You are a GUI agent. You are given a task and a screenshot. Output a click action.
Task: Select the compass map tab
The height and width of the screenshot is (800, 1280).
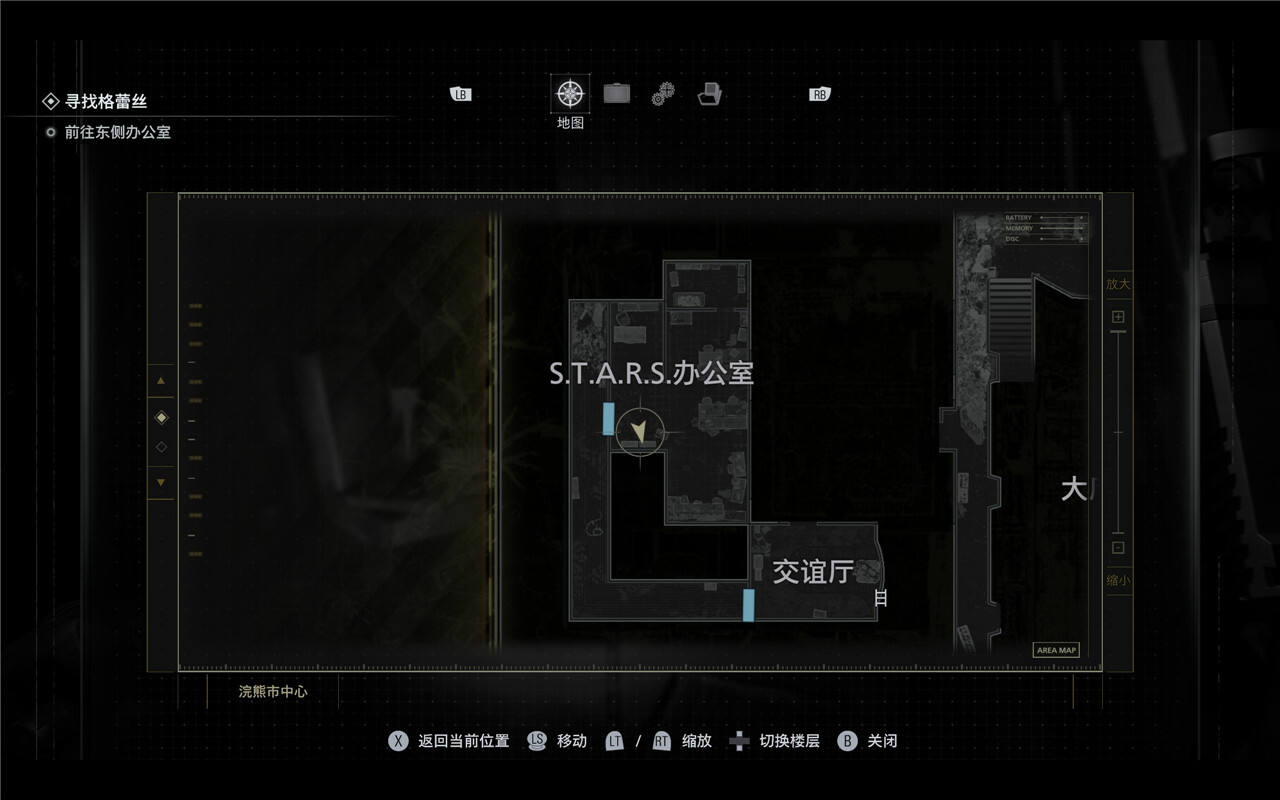coord(570,94)
